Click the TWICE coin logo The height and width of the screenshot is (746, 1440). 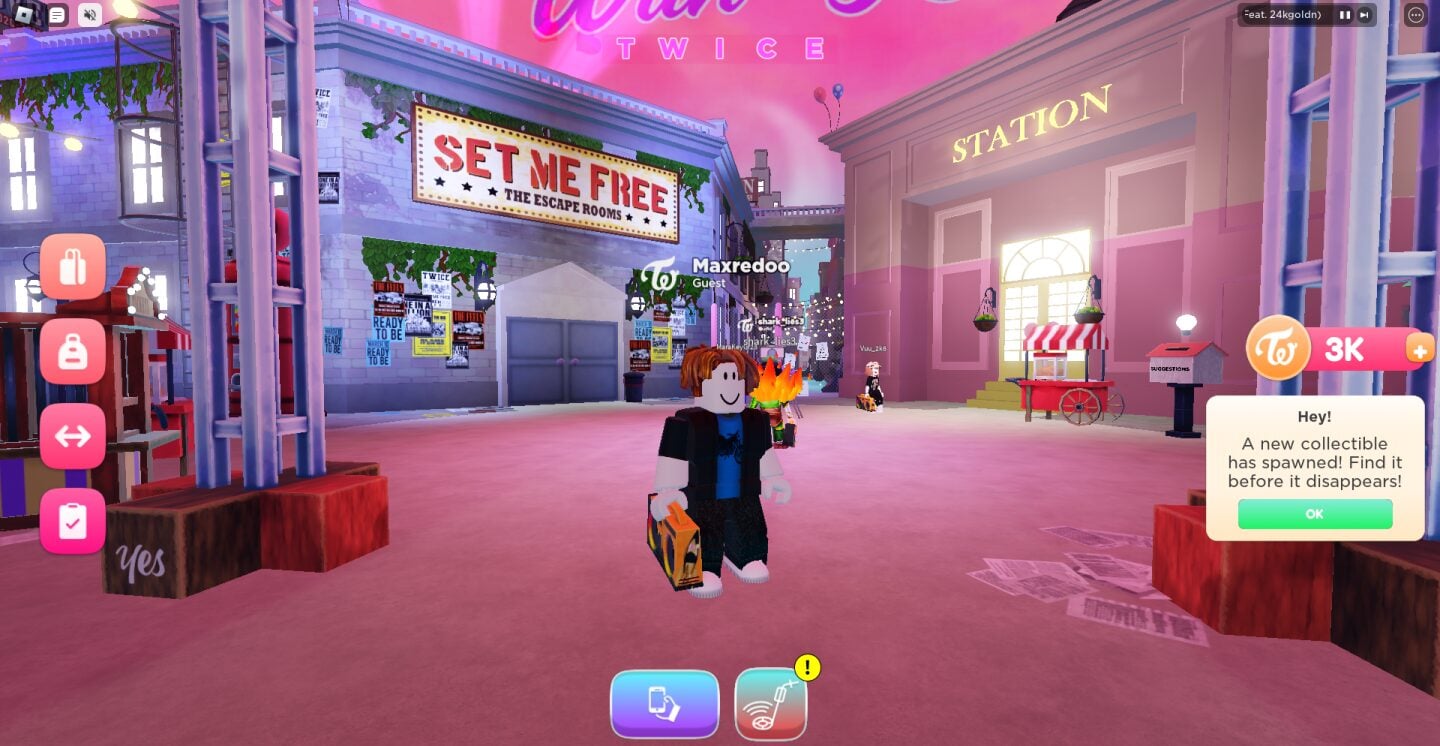1277,349
